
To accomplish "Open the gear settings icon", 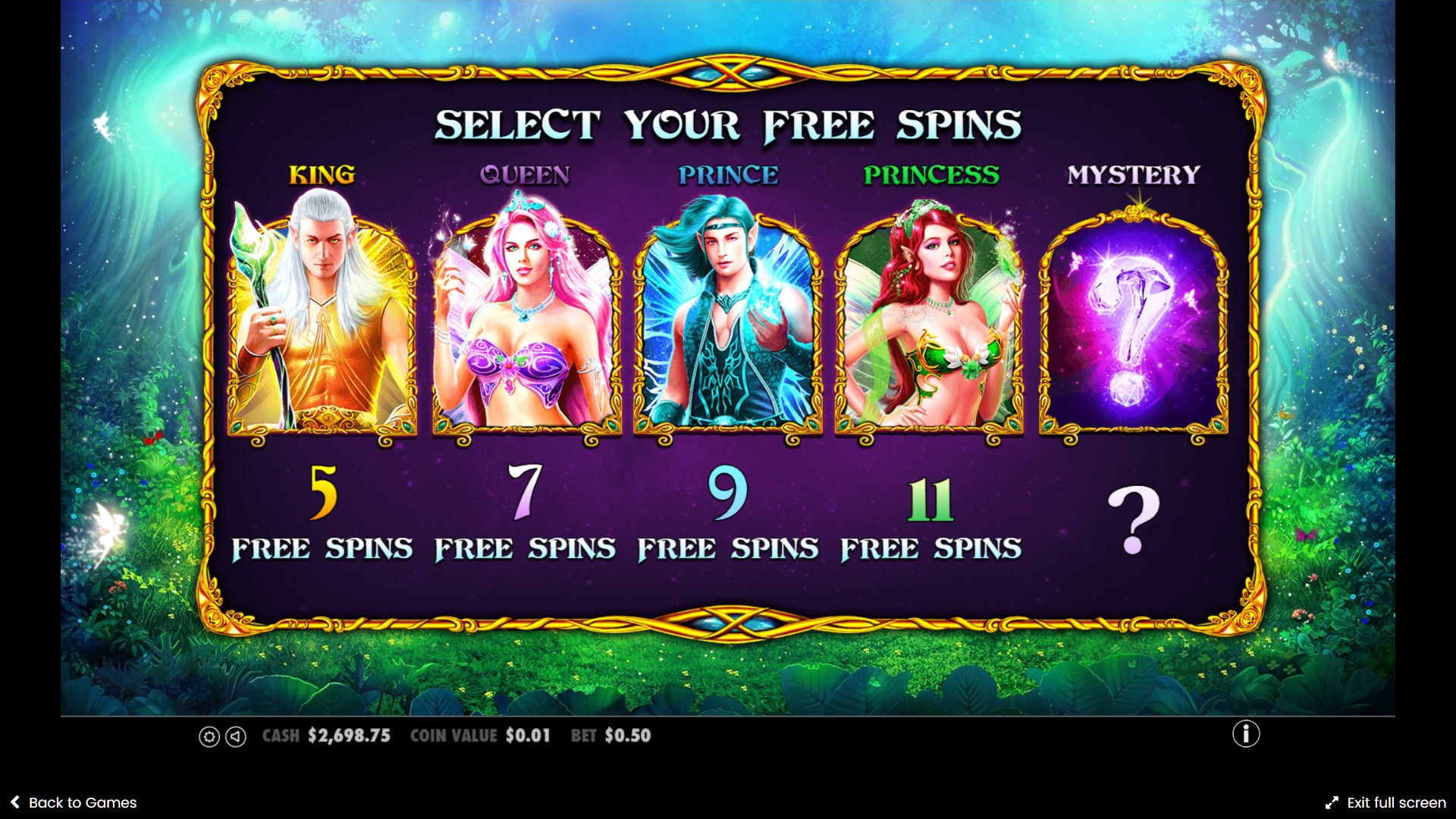I will [x=209, y=736].
